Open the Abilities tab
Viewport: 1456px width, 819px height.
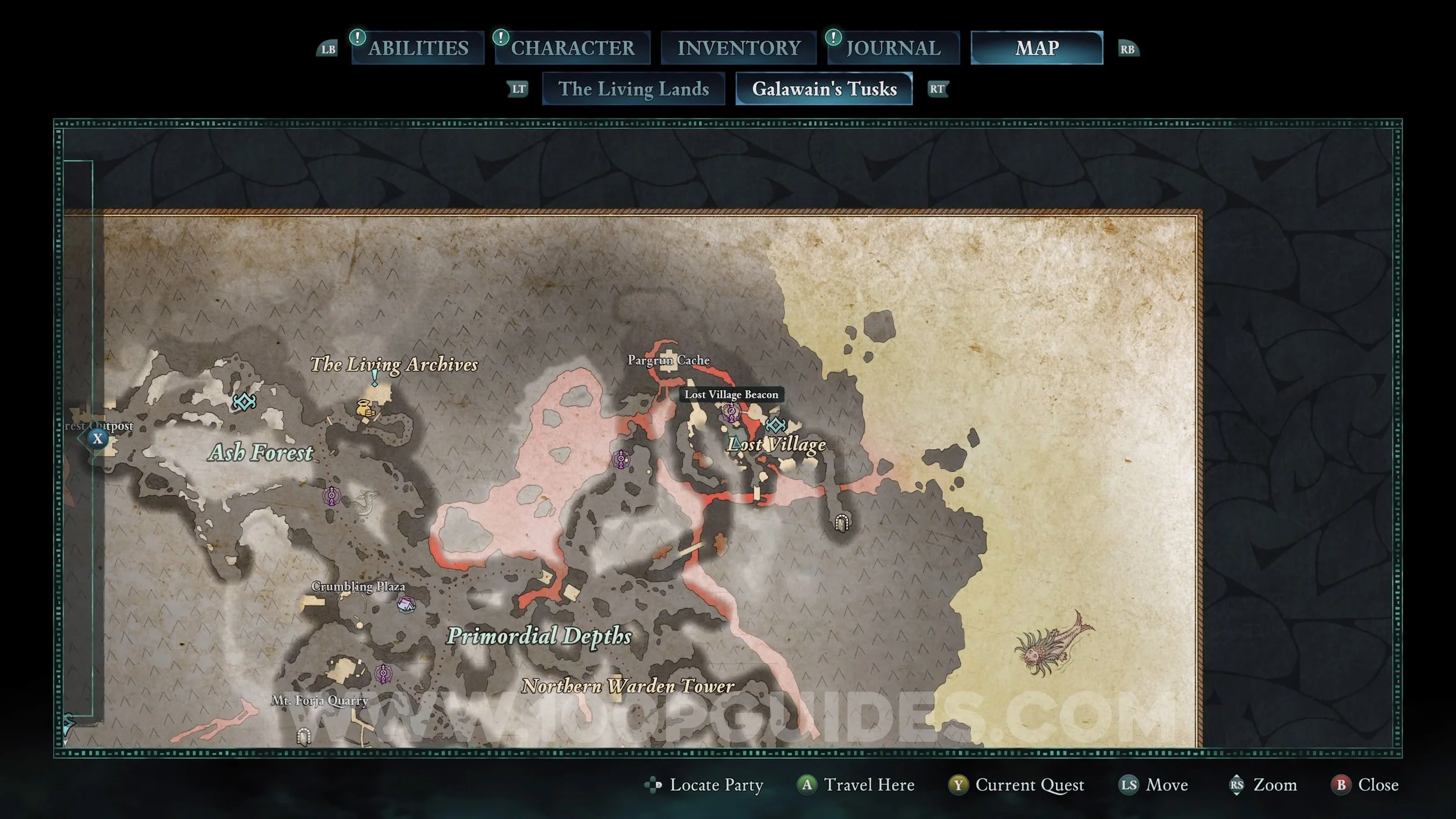[x=418, y=48]
